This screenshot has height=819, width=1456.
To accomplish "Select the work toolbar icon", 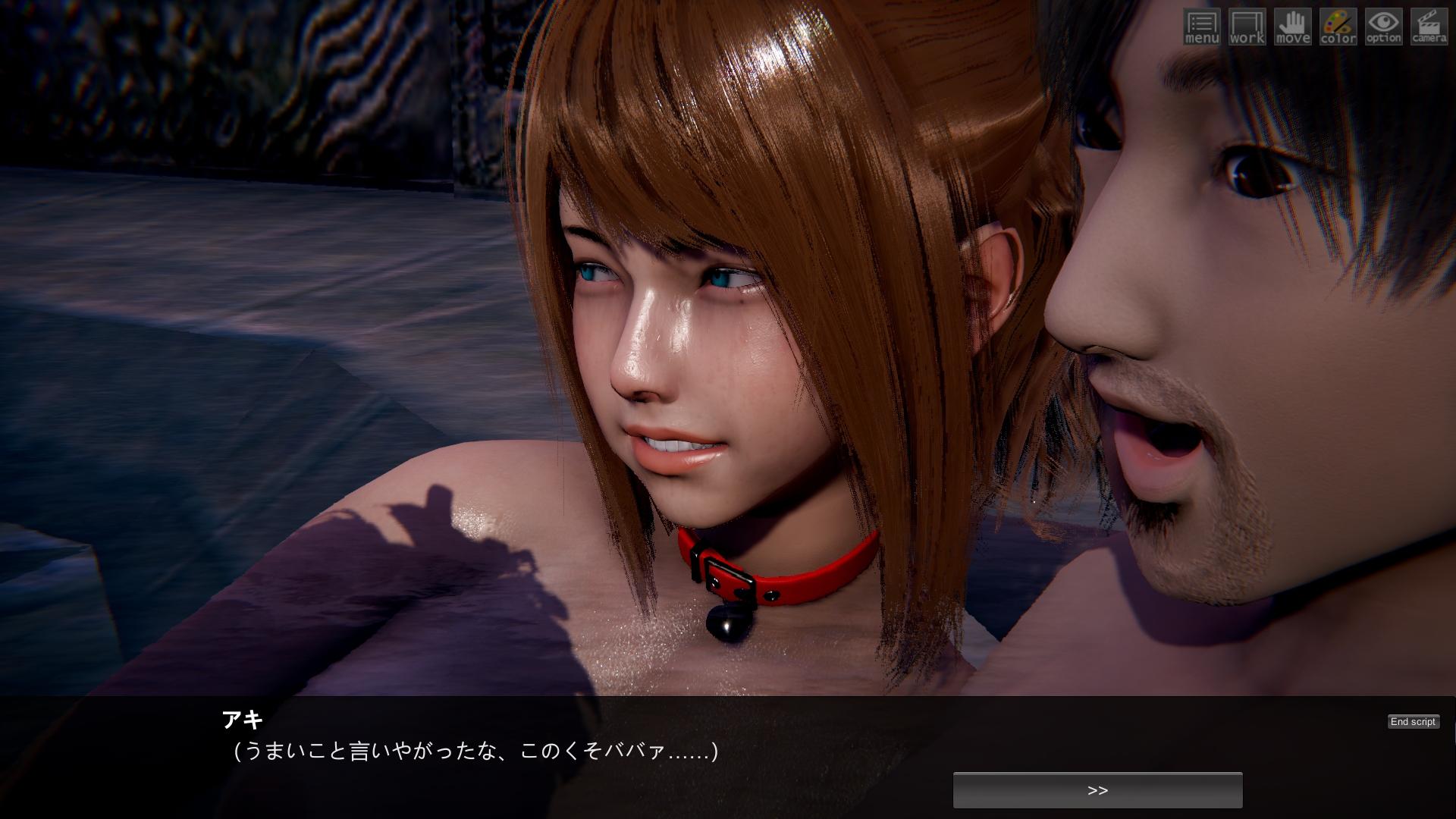I will 1247,27.
